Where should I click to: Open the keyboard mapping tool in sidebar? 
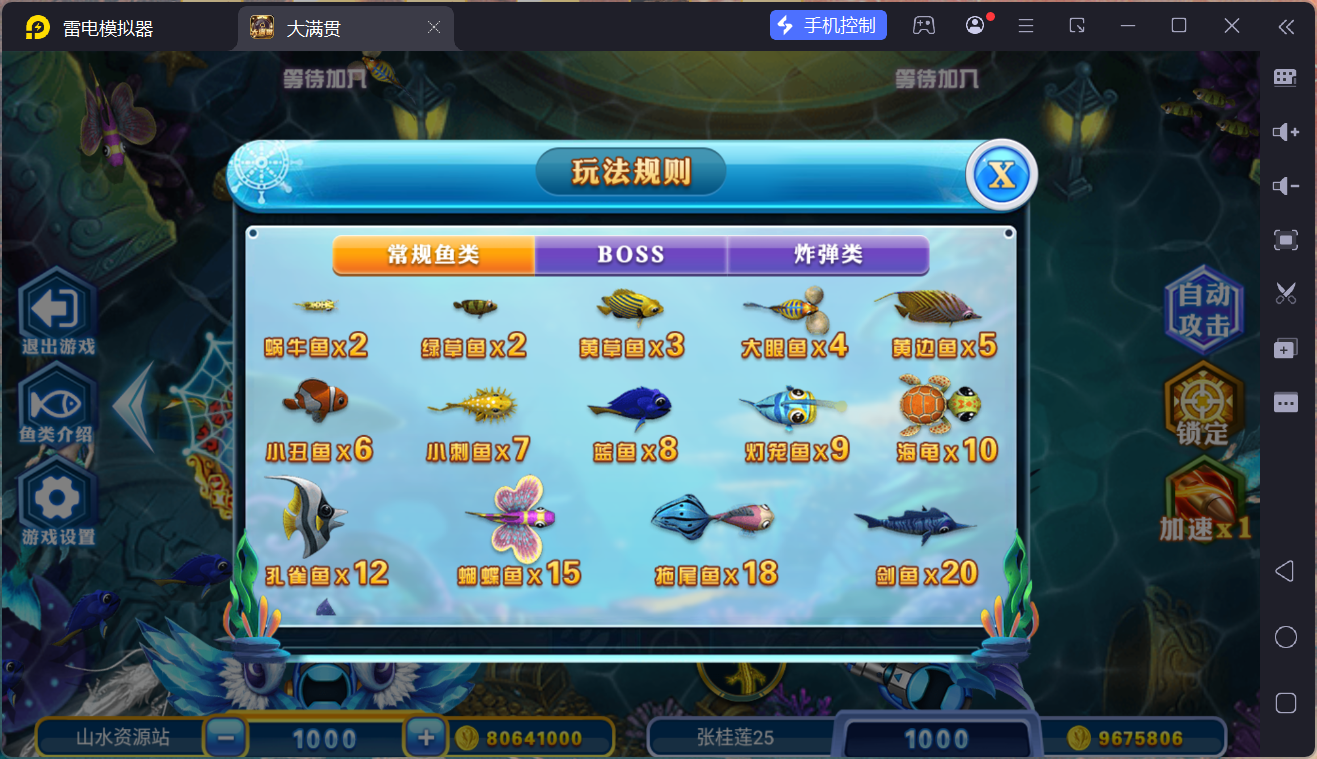[1285, 77]
